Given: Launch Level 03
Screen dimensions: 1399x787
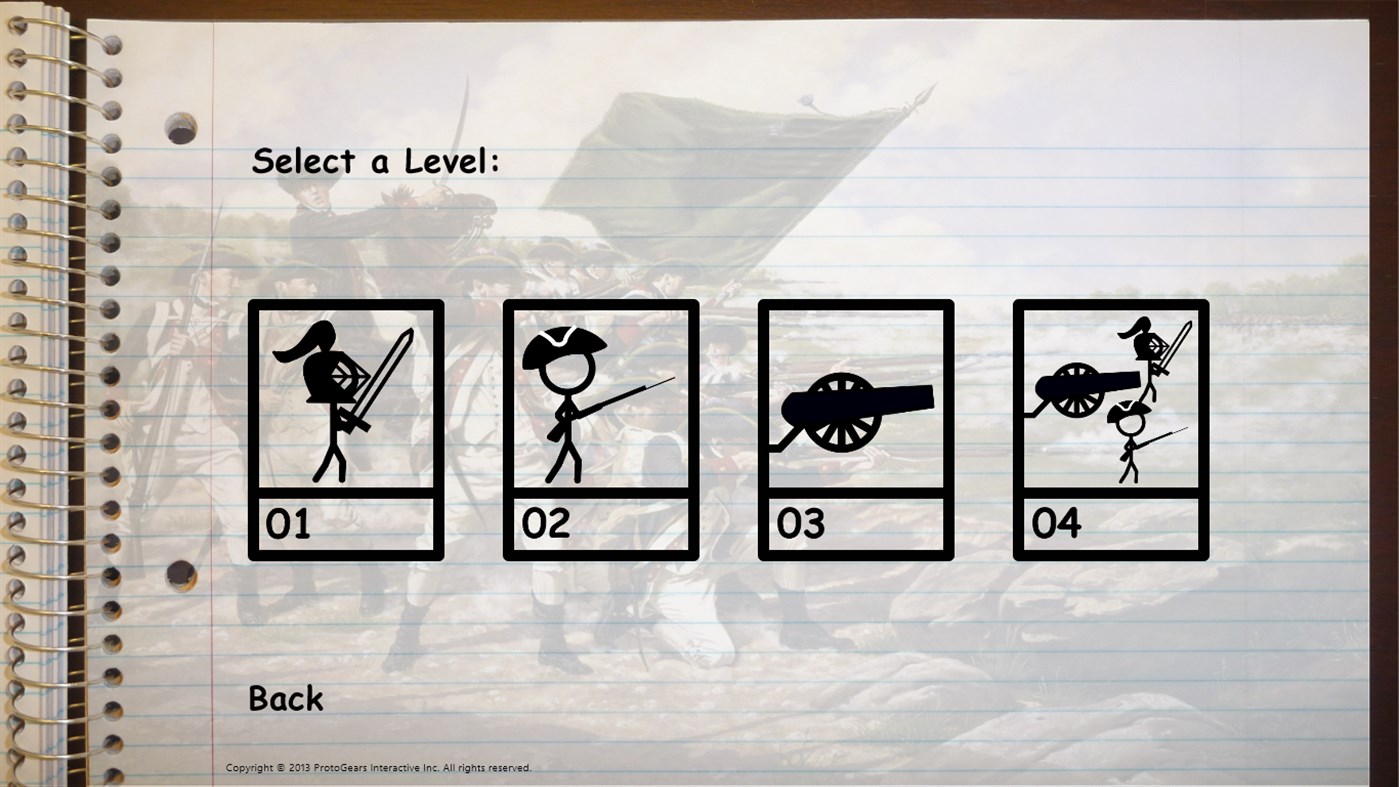Looking at the screenshot, I should tap(855, 428).
